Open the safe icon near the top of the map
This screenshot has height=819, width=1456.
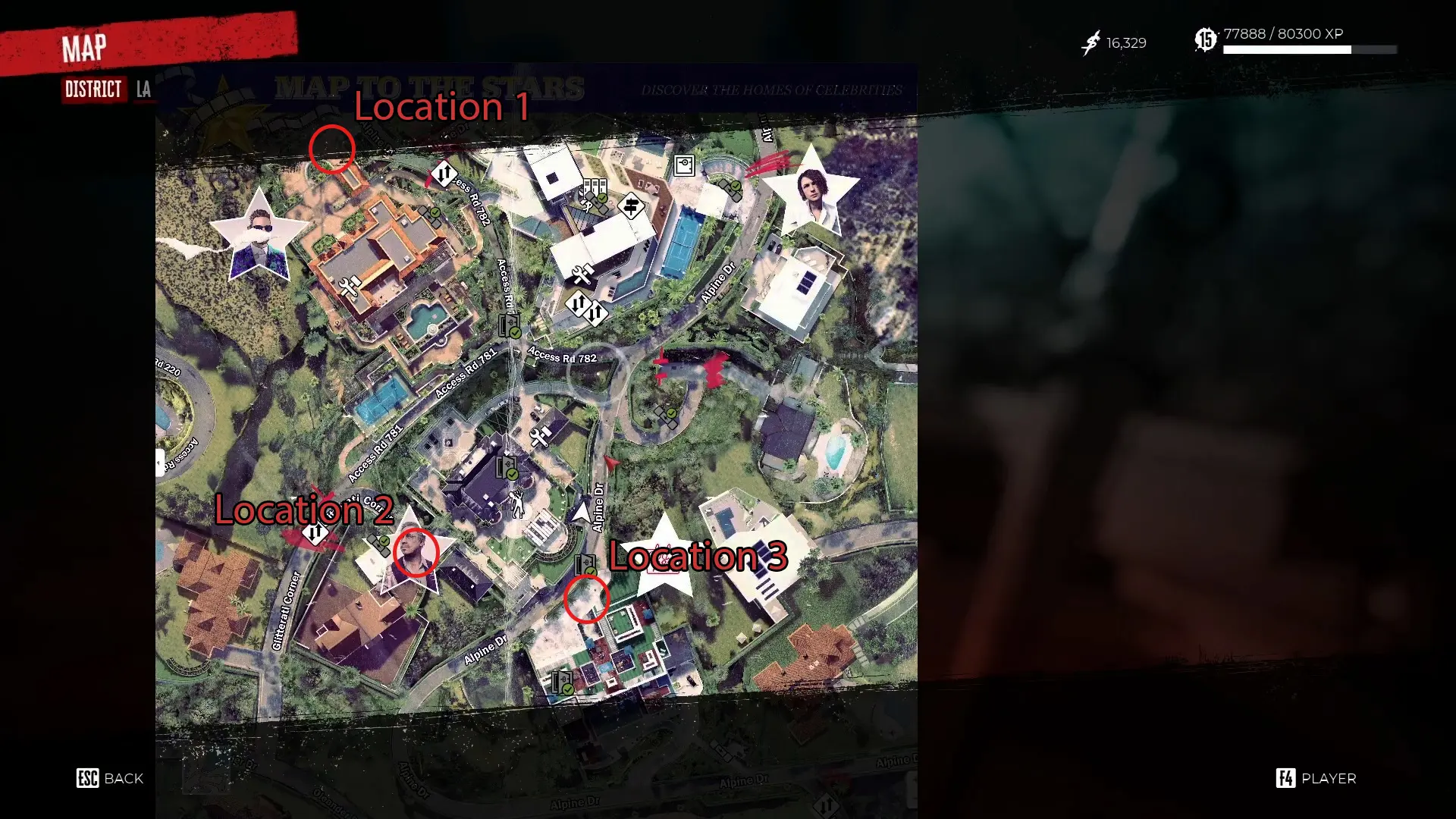click(x=685, y=165)
